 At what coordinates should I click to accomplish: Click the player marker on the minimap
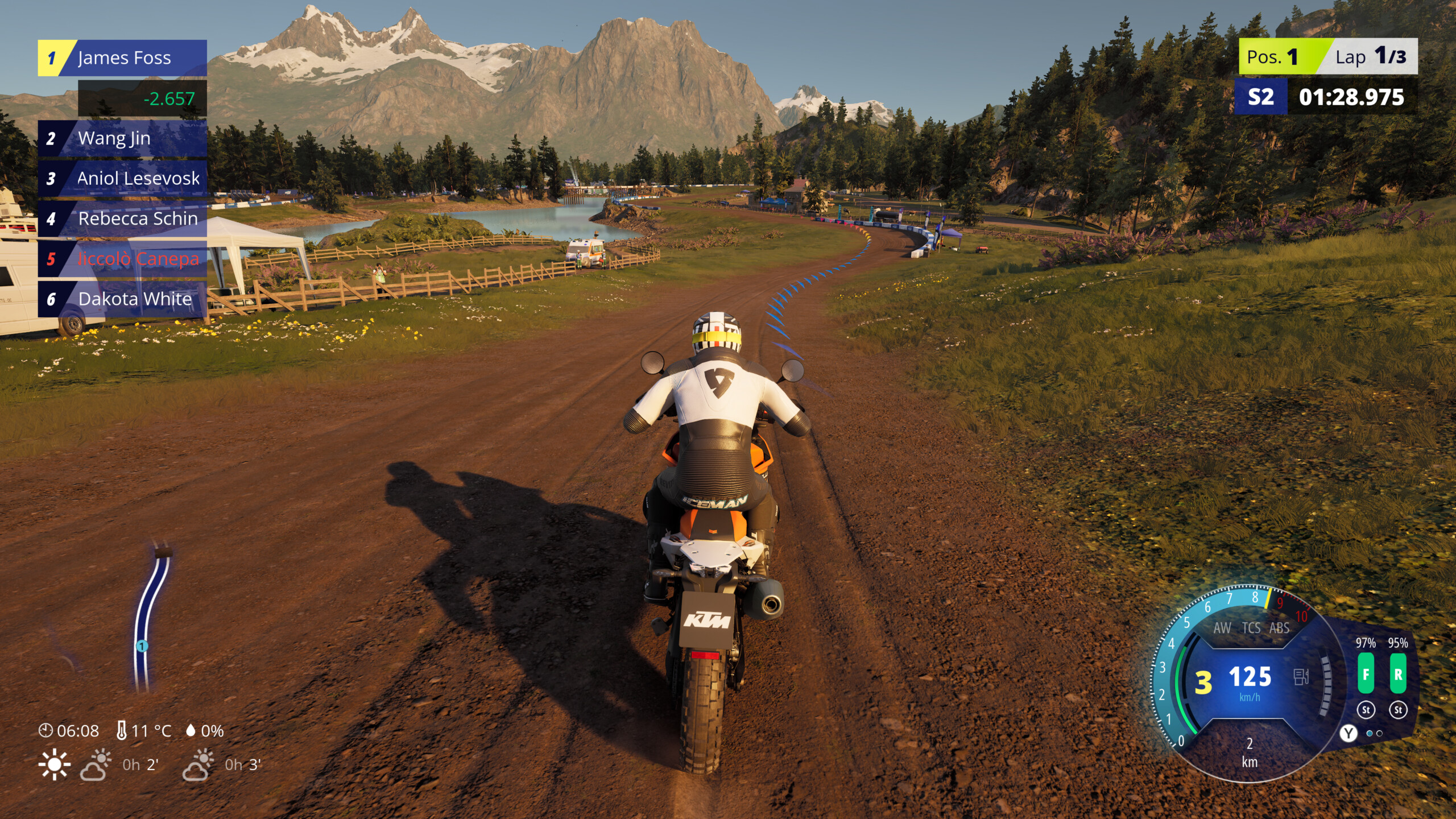[x=141, y=646]
